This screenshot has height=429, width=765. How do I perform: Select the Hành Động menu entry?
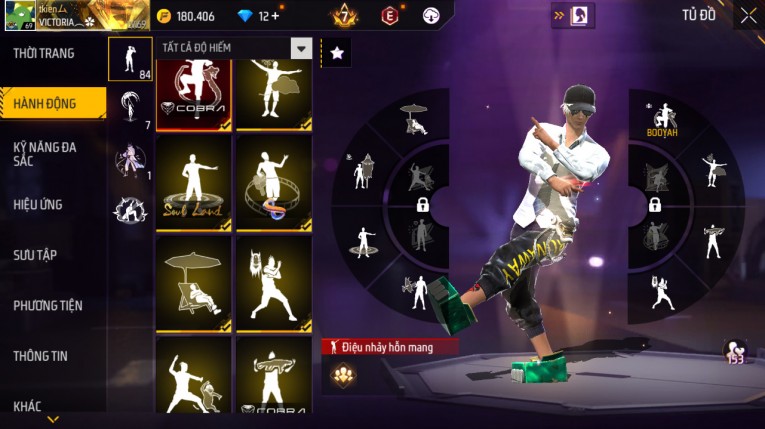pyautogui.click(x=45, y=103)
